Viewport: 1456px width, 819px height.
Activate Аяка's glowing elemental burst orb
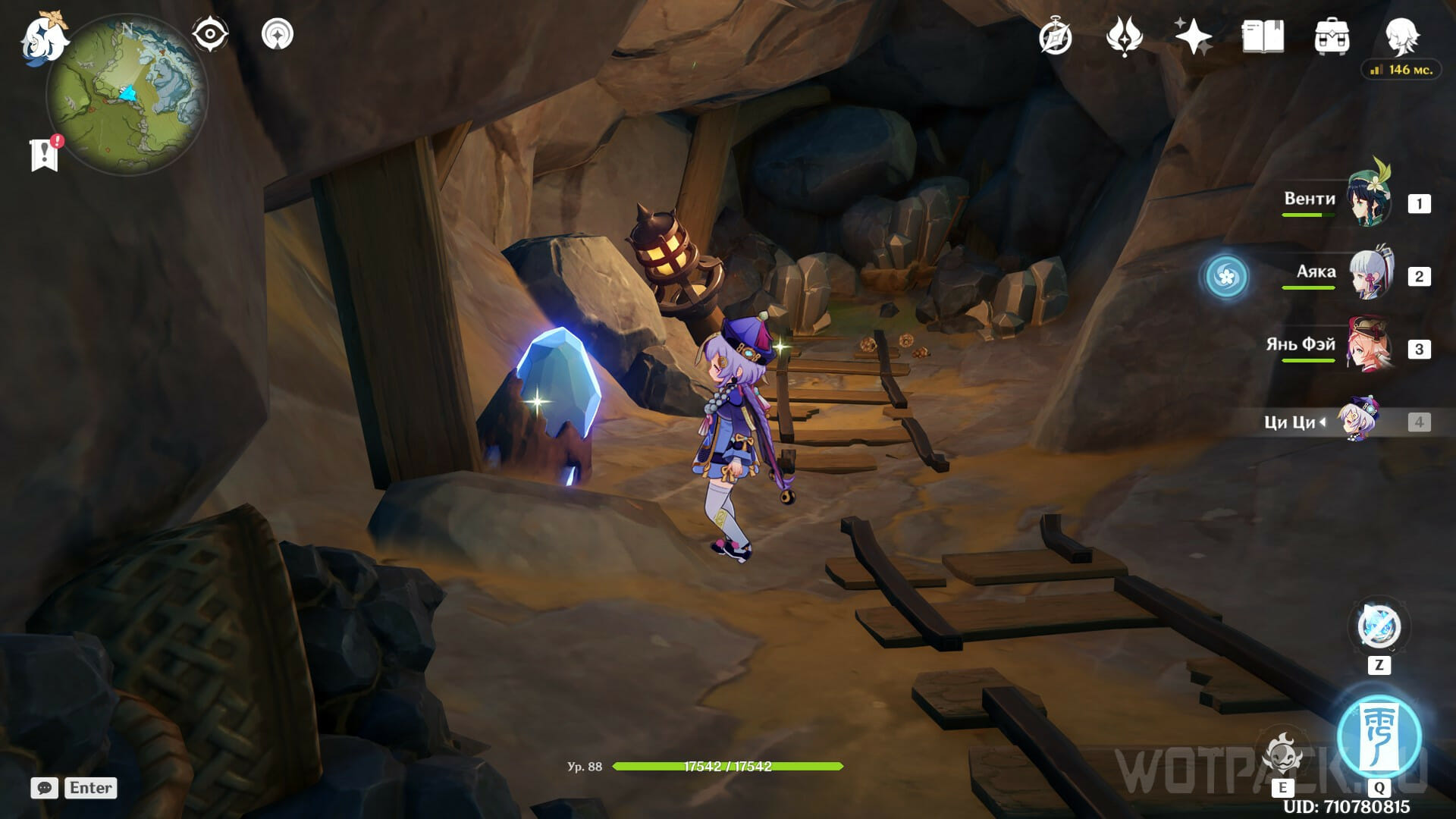tap(1226, 276)
